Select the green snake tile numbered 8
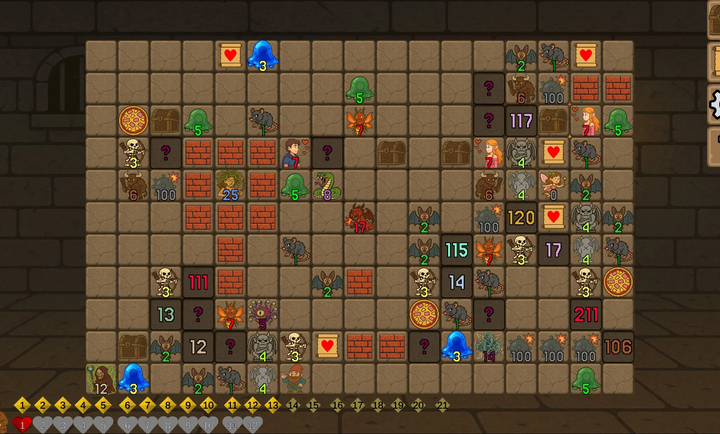The width and height of the screenshot is (720, 434). tap(327, 185)
